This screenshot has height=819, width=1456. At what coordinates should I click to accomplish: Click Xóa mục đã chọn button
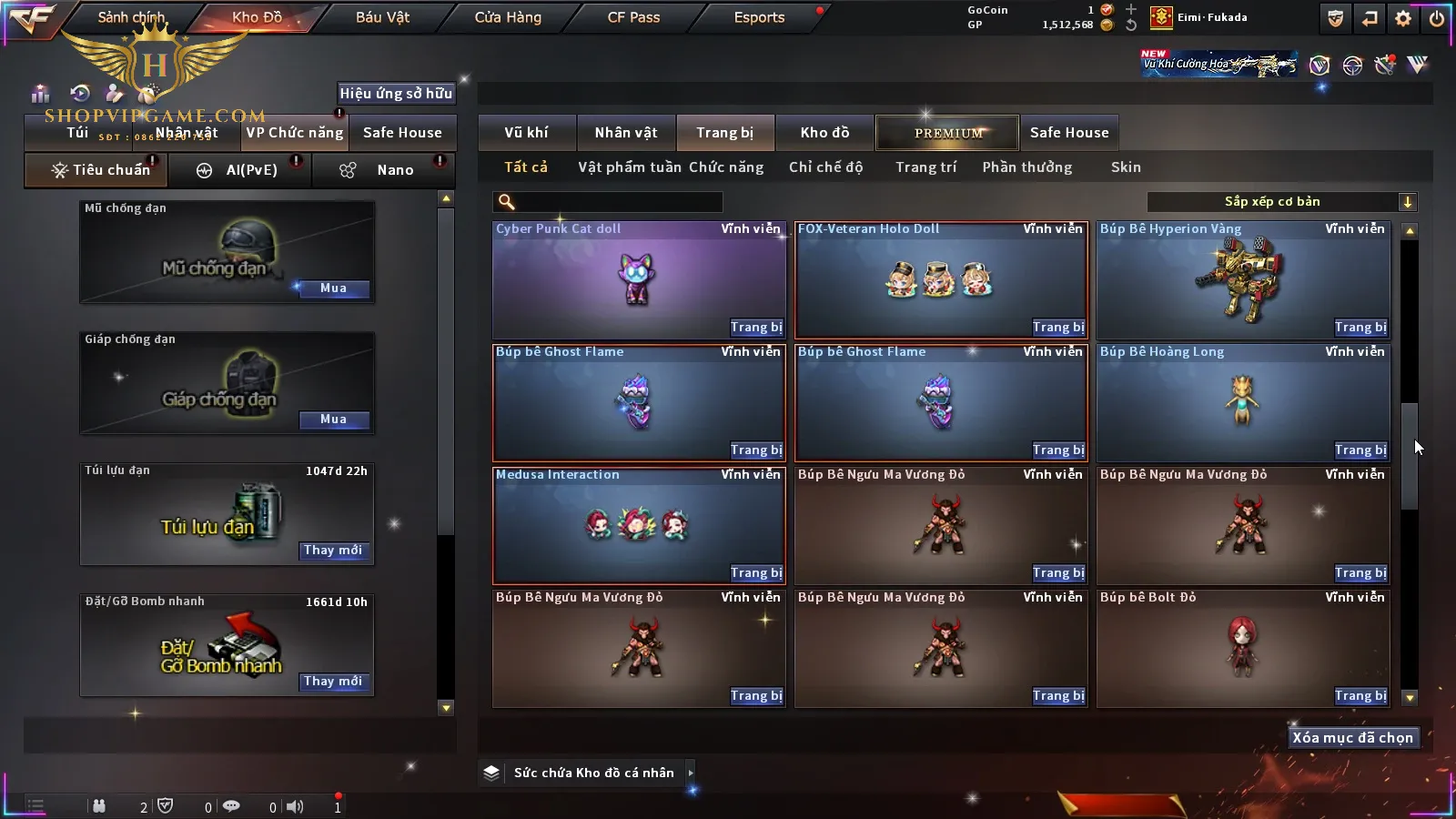click(1352, 738)
